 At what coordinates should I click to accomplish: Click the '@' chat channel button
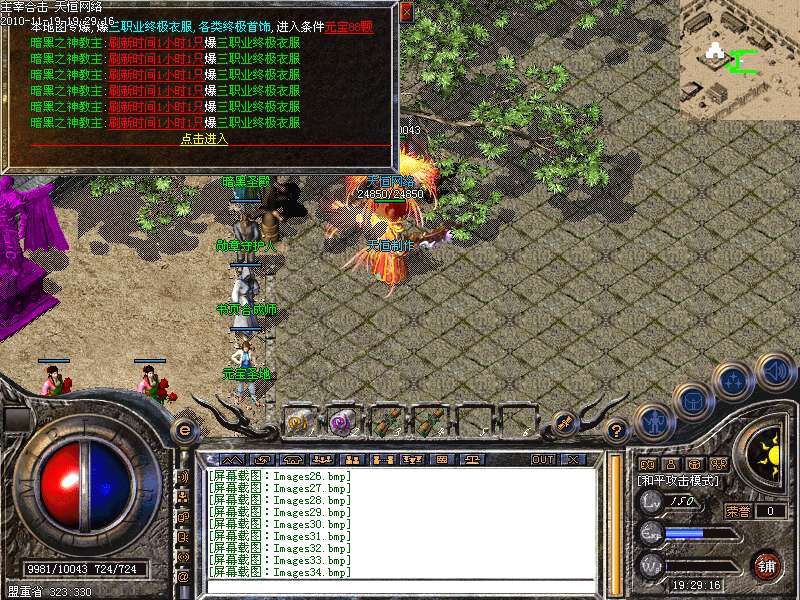183,577
